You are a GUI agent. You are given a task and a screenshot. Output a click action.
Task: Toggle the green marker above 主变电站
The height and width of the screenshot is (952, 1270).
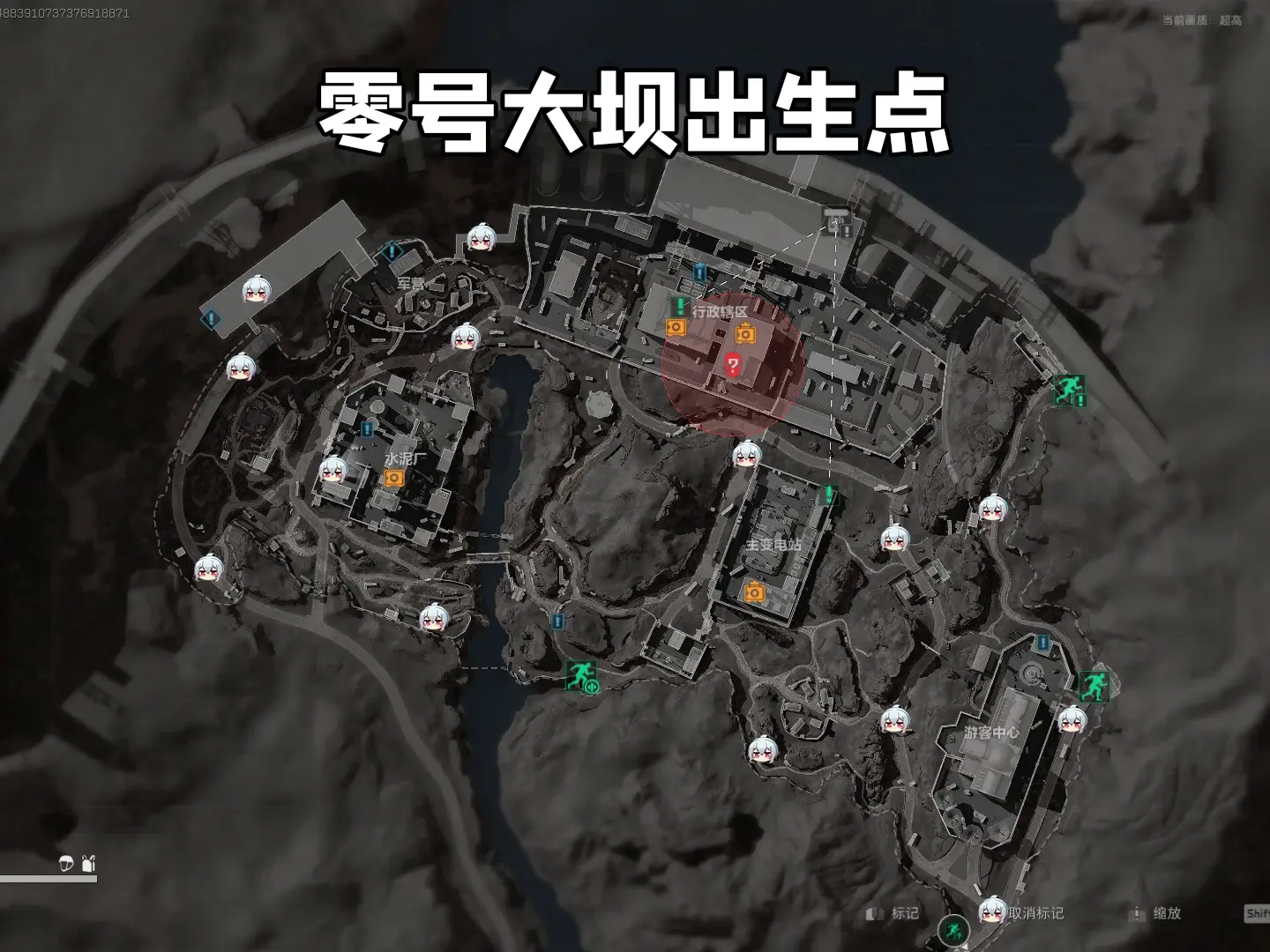tap(827, 494)
